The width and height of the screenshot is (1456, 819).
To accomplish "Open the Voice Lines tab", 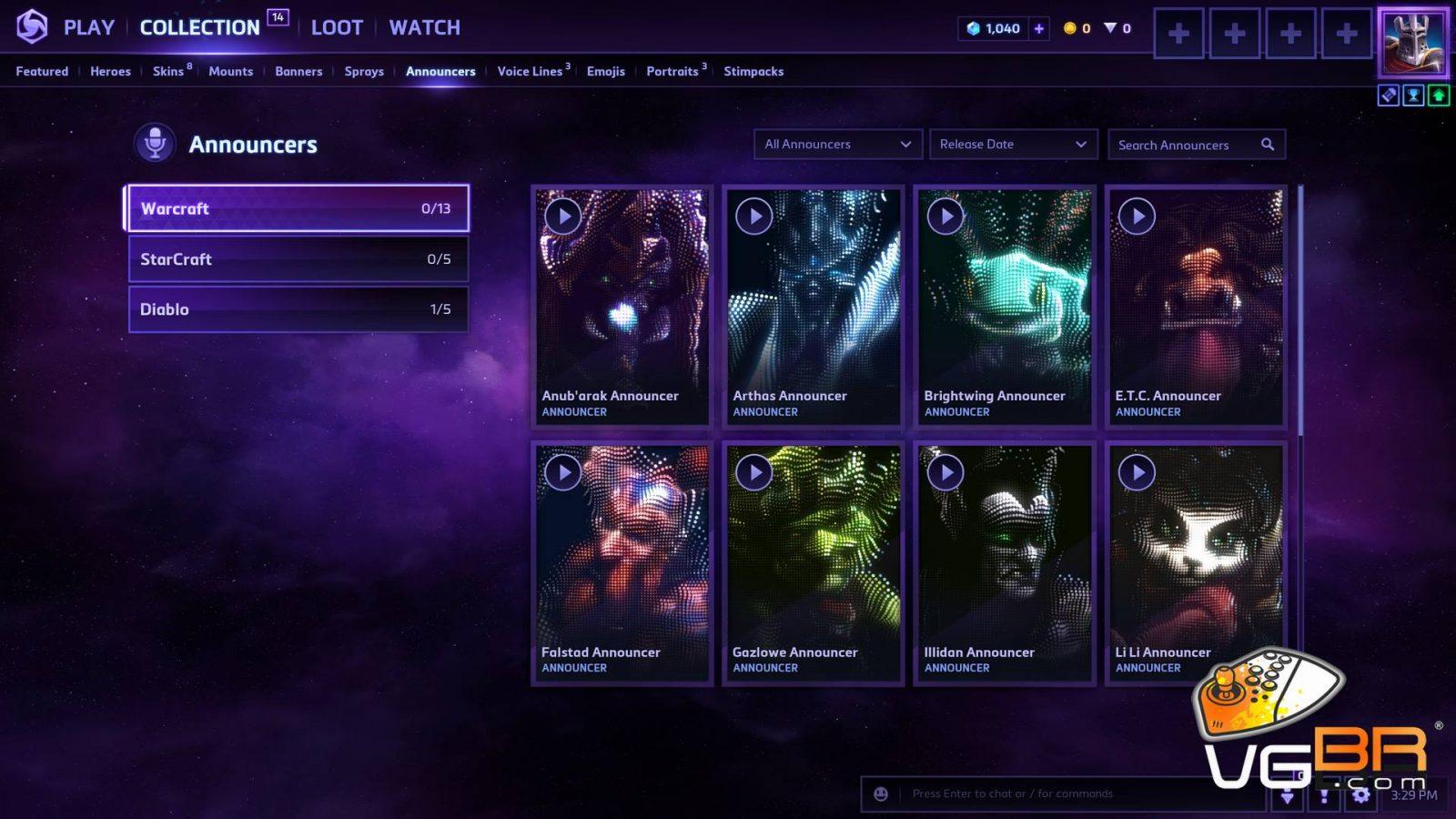I will [530, 71].
